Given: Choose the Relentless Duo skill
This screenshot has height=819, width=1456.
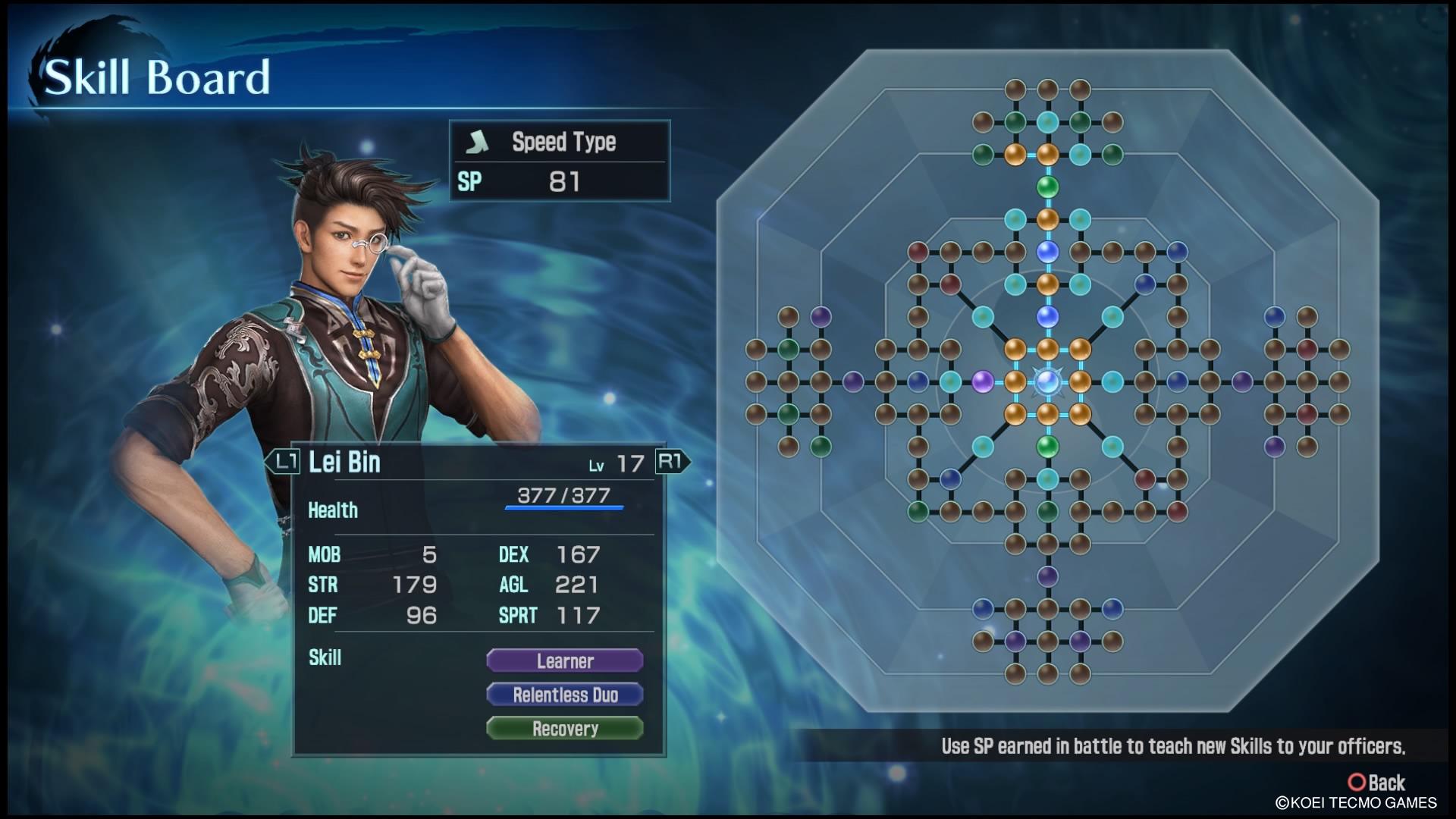Looking at the screenshot, I should (x=565, y=695).
